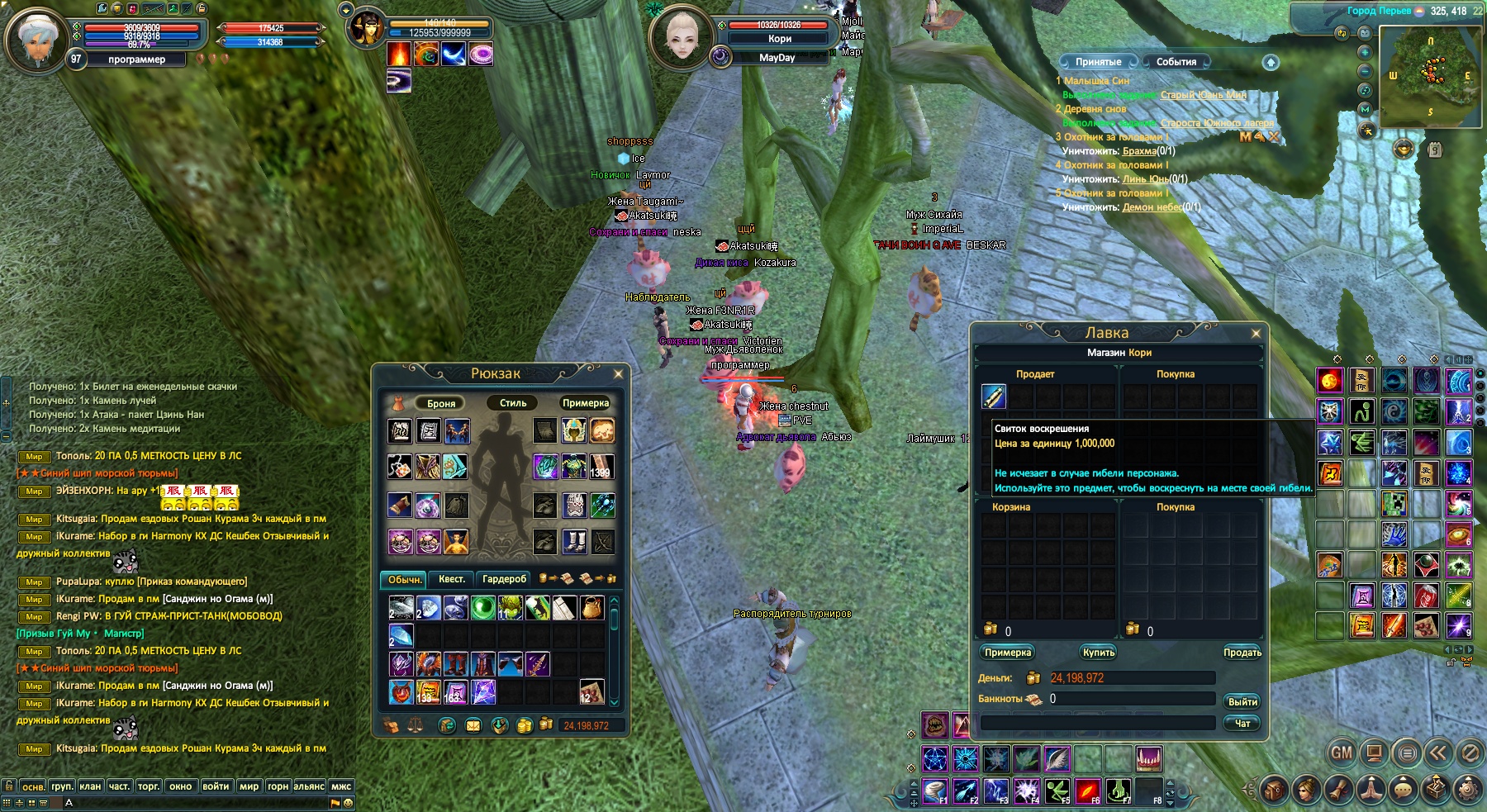The width and height of the screenshot is (1487, 812).
Task: Open the minimap
Action: point(1429,76)
